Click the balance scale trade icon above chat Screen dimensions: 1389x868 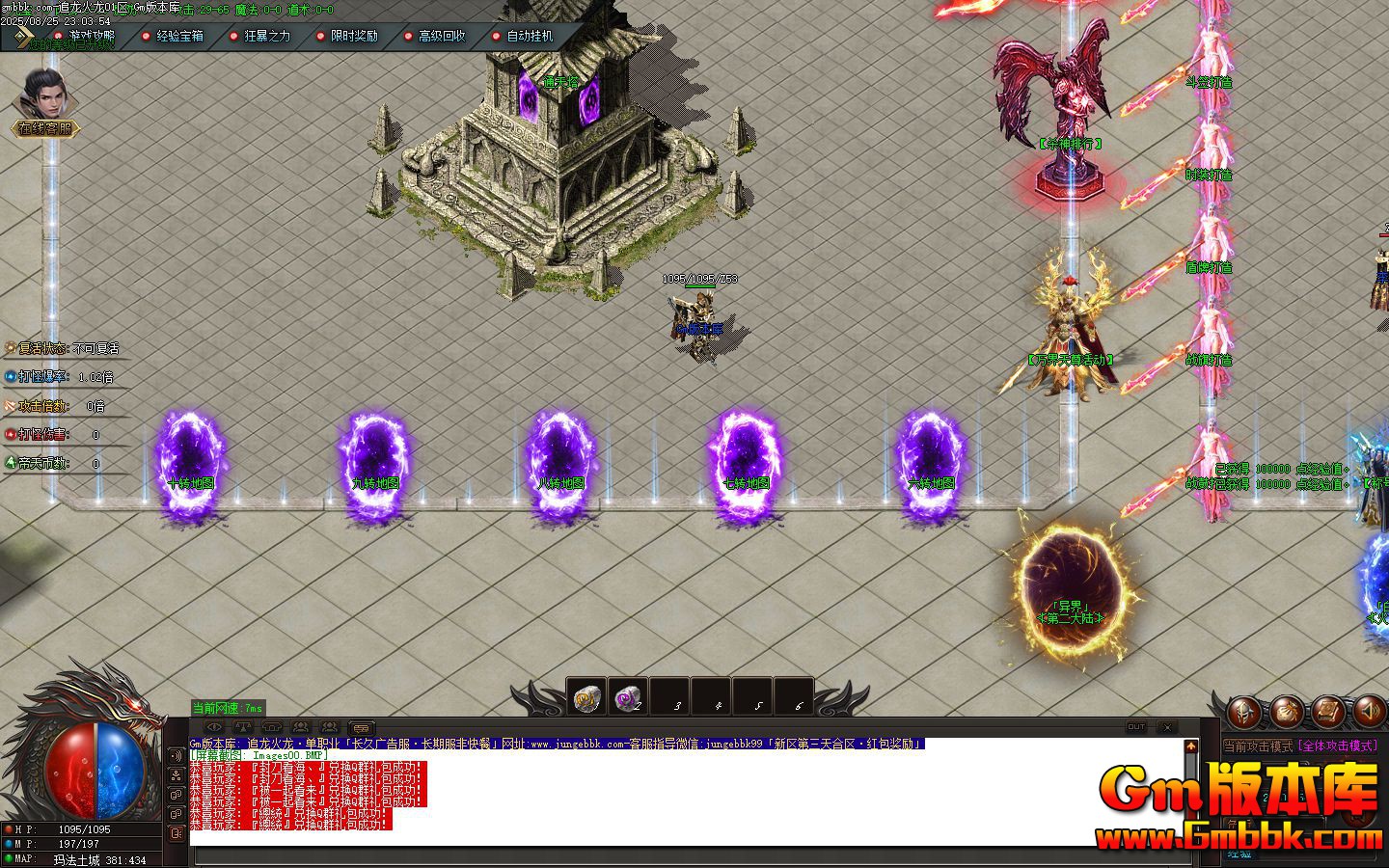tap(243, 728)
